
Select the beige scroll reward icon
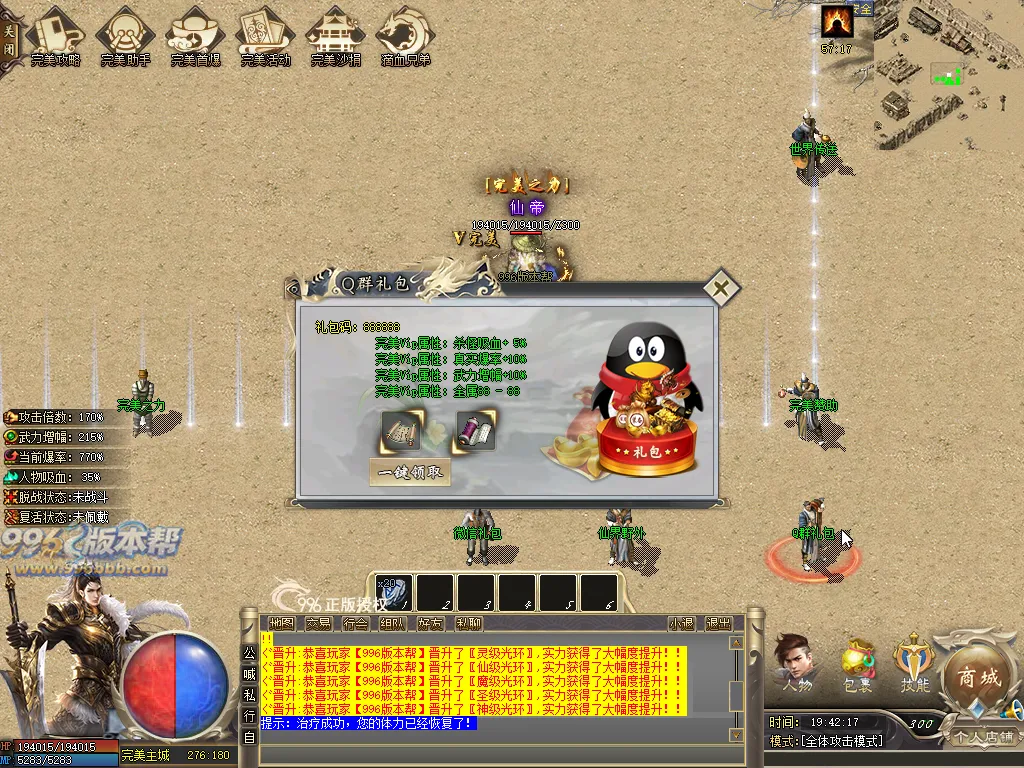pos(401,431)
